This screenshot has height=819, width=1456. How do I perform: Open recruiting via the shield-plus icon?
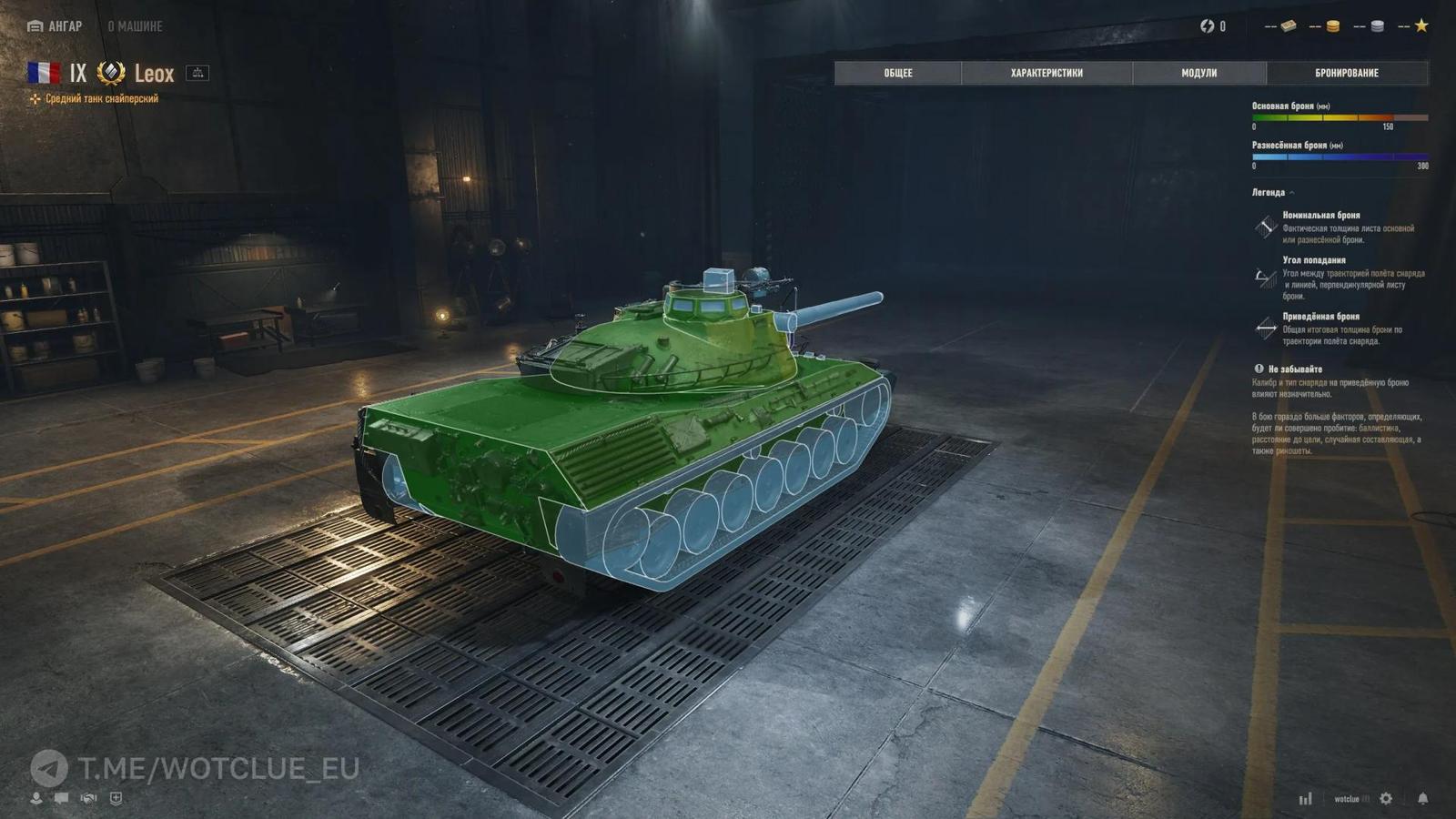click(x=116, y=798)
